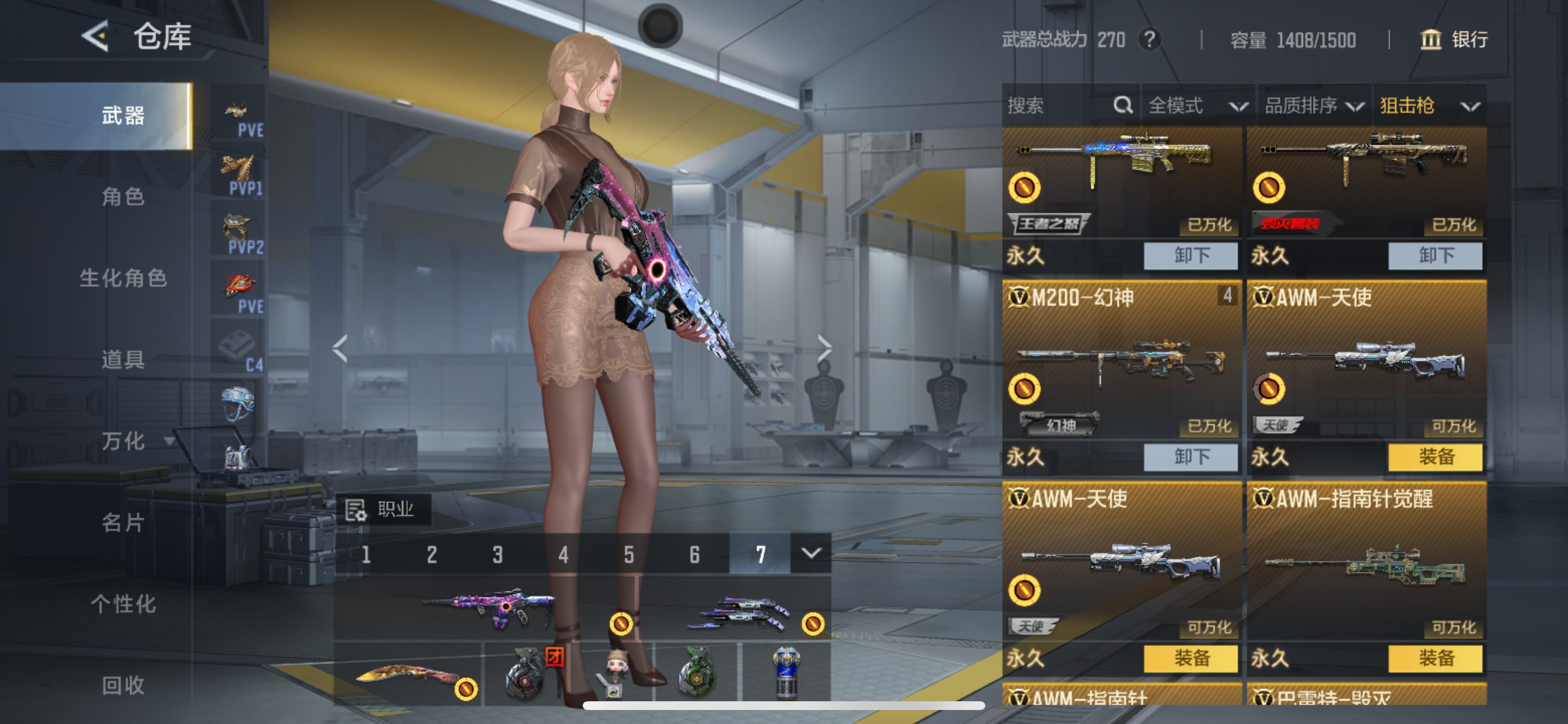
Task: Unequip the M200-幻神 sniper rifle
Action: pyautogui.click(x=1191, y=457)
